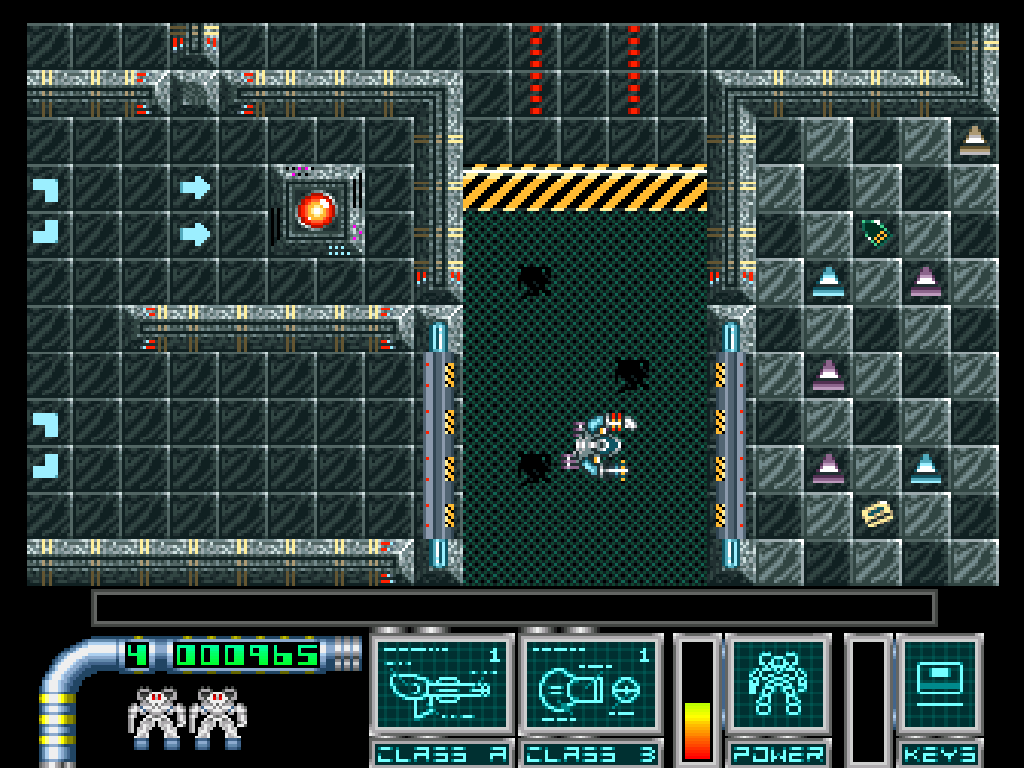Click the robot Power status icon
Screen dimensions: 1024x768
777,684
